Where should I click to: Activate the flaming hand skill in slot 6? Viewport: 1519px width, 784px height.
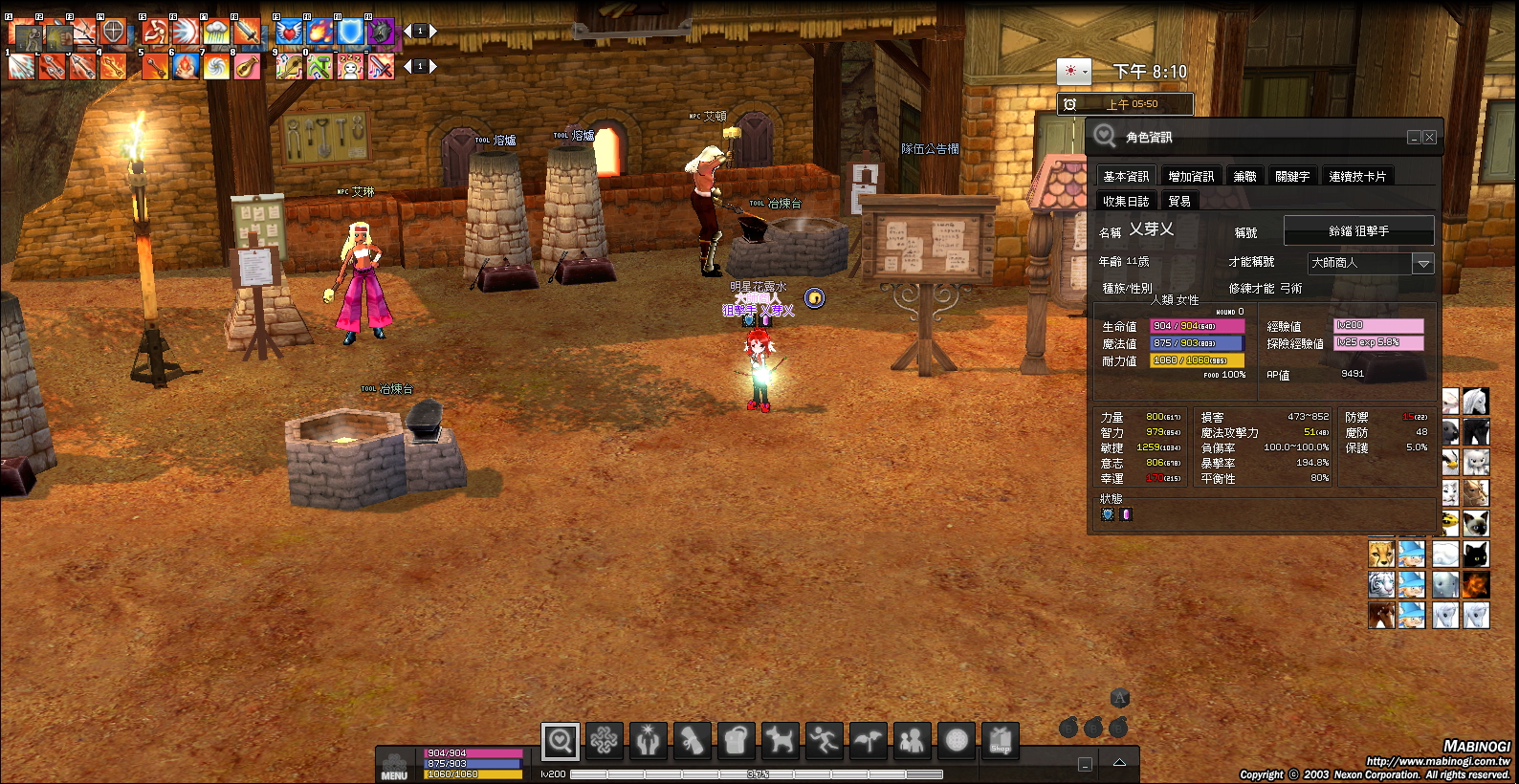click(x=186, y=66)
